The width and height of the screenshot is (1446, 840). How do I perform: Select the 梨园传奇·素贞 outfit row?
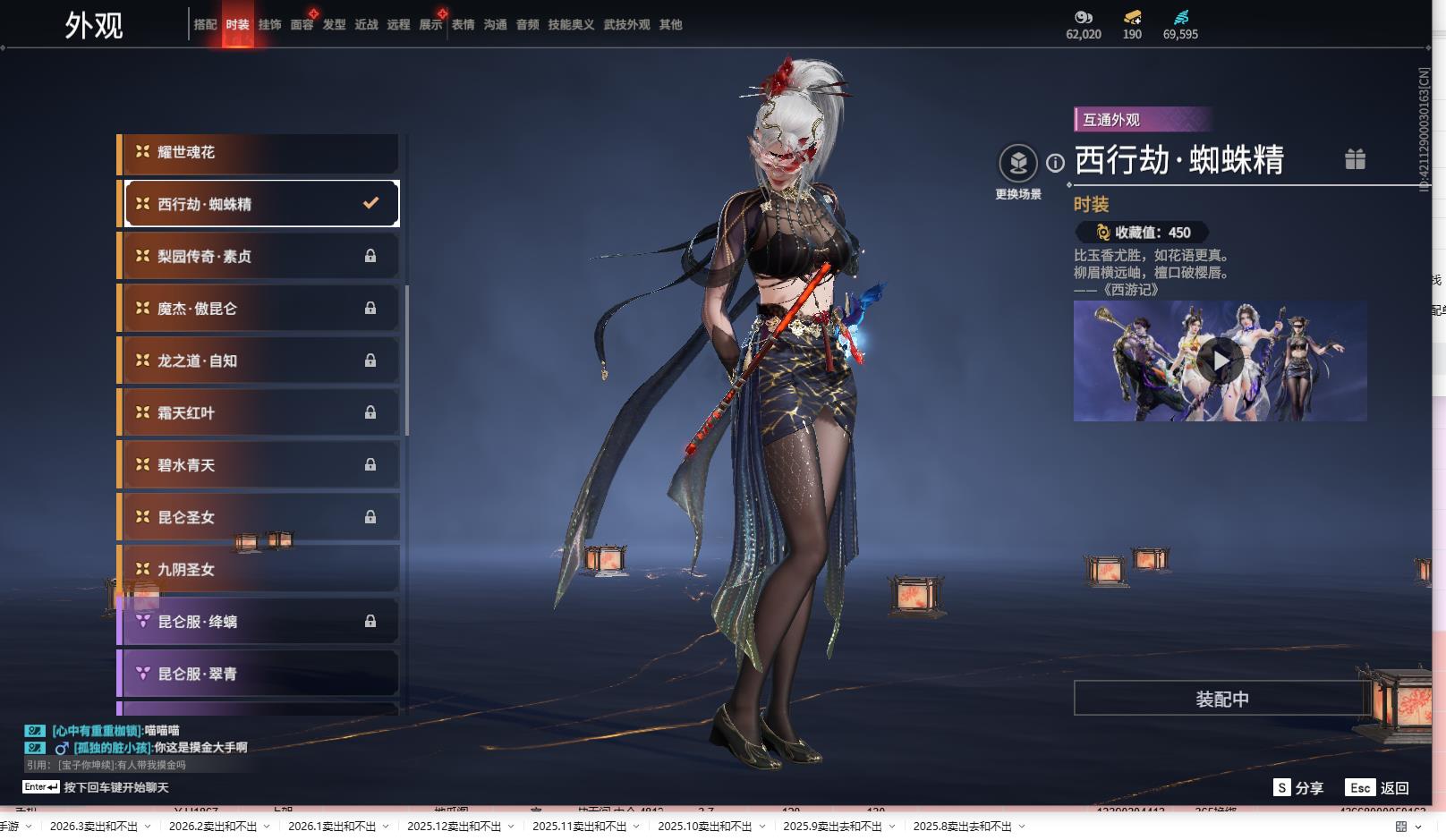(x=259, y=257)
